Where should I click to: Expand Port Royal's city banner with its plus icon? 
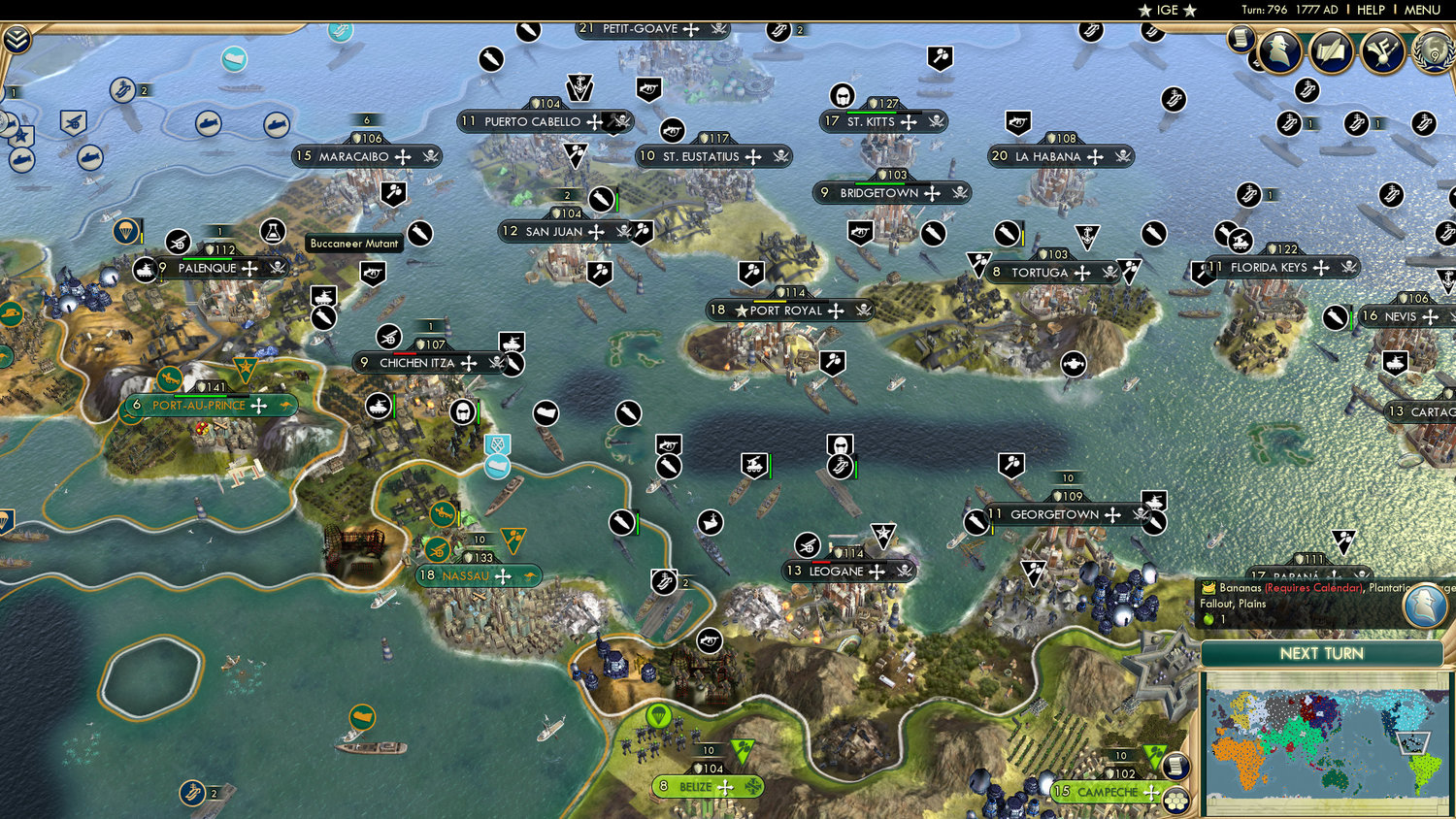click(x=836, y=311)
